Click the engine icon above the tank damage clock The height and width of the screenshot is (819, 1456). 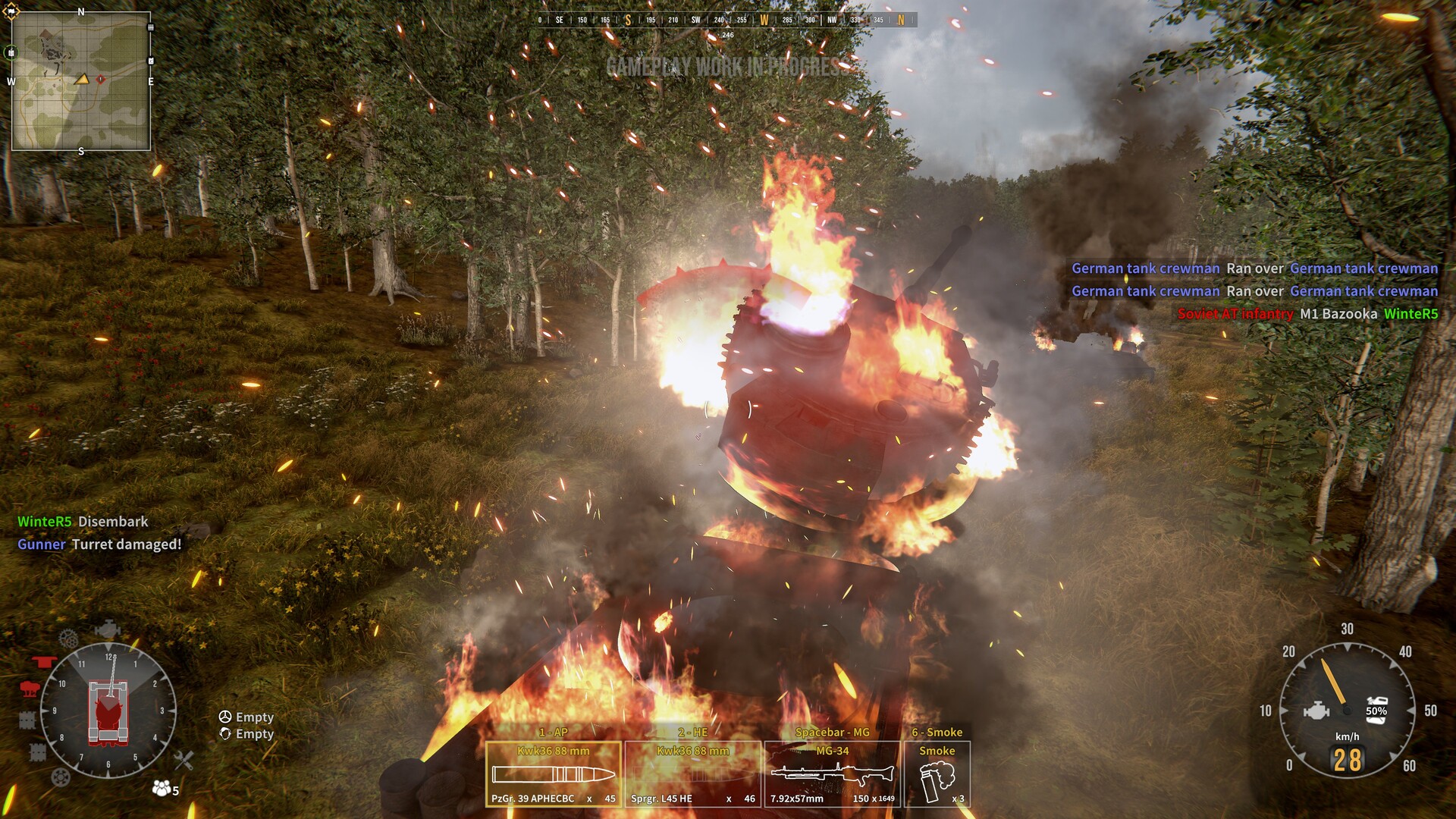[x=108, y=629]
